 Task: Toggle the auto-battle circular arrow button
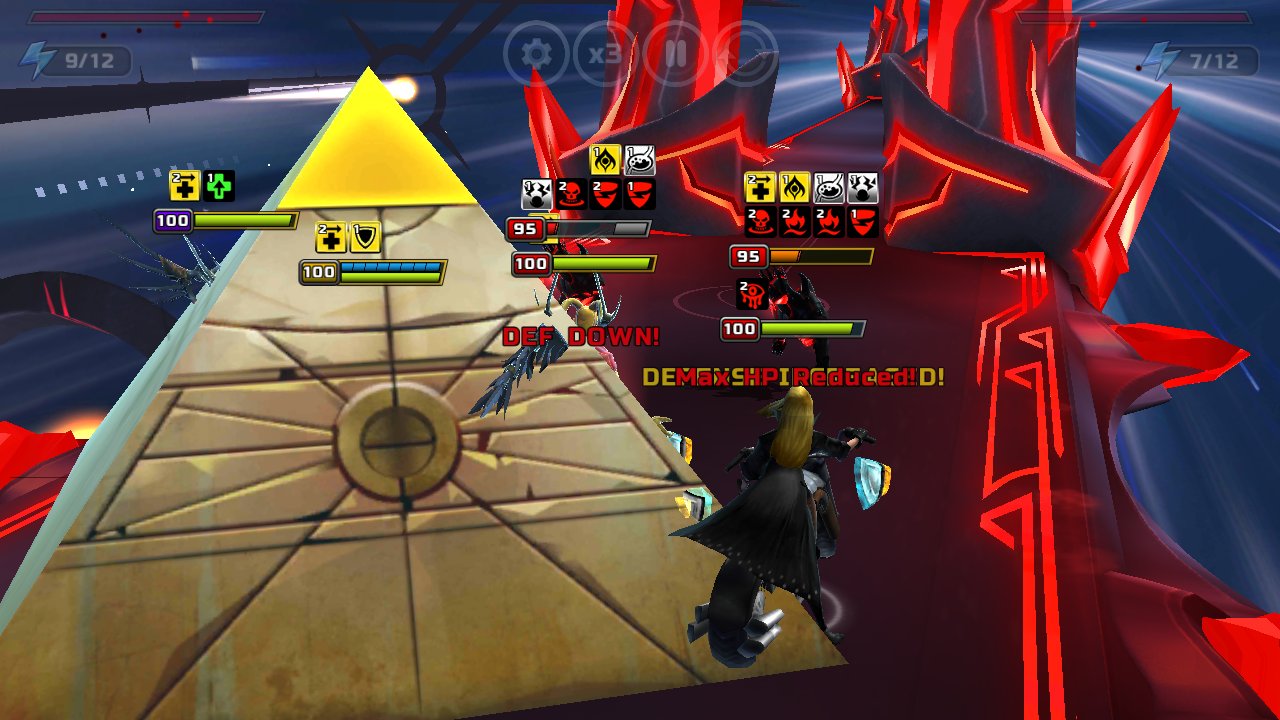tap(746, 54)
